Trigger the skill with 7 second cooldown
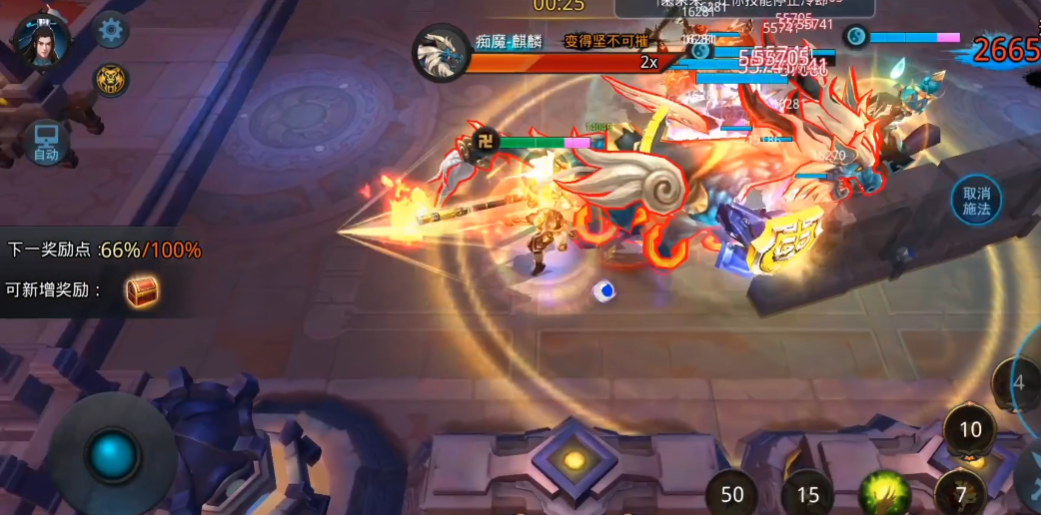The height and width of the screenshot is (515, 1041). pyautogui.click(x=960, y=492)
